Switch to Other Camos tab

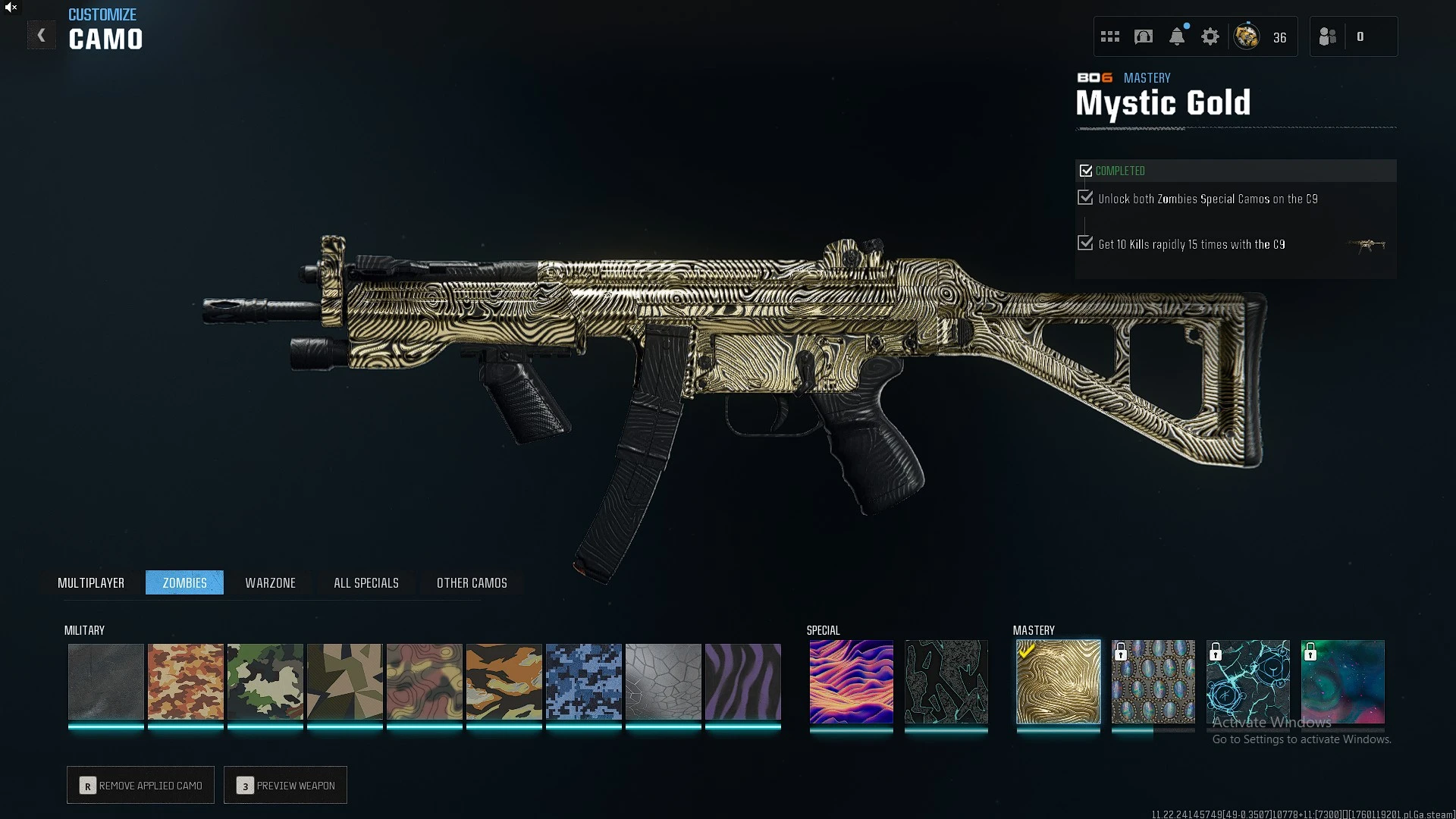click(x=472, y=582)
